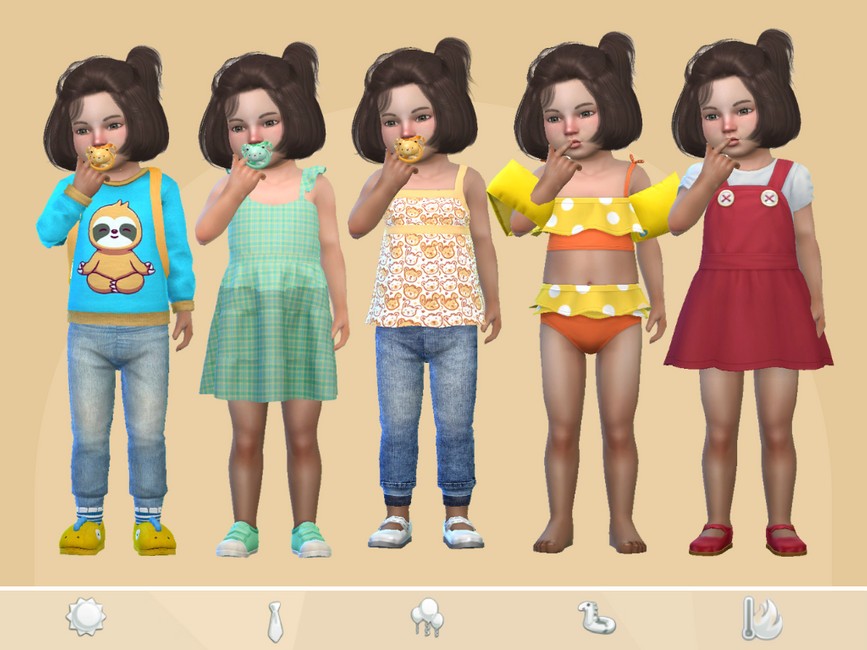Viewport: 867px width, 650px height.
Task: Open the balloons party outfit category
Action: pos(426,618)
